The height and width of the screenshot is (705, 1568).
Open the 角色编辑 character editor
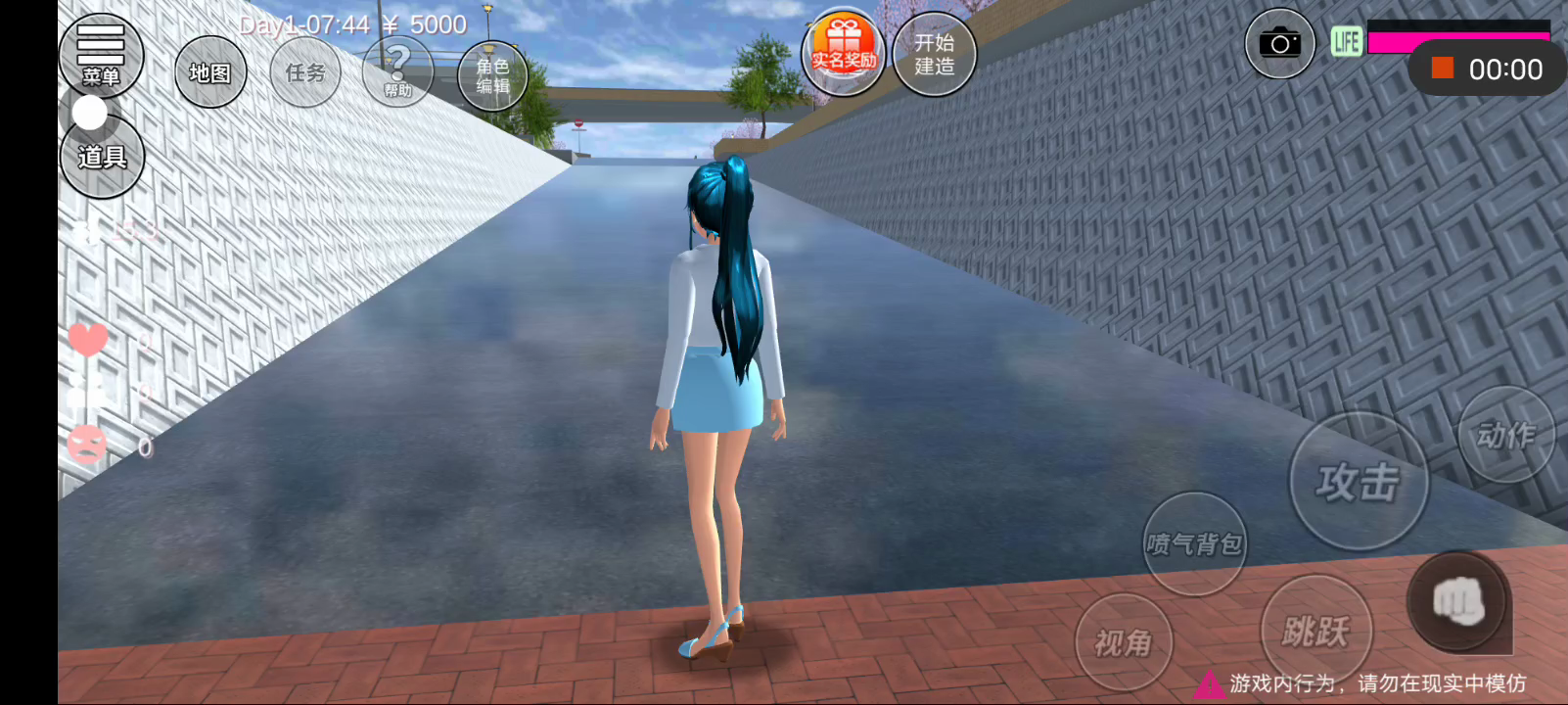tap(492, 75)
